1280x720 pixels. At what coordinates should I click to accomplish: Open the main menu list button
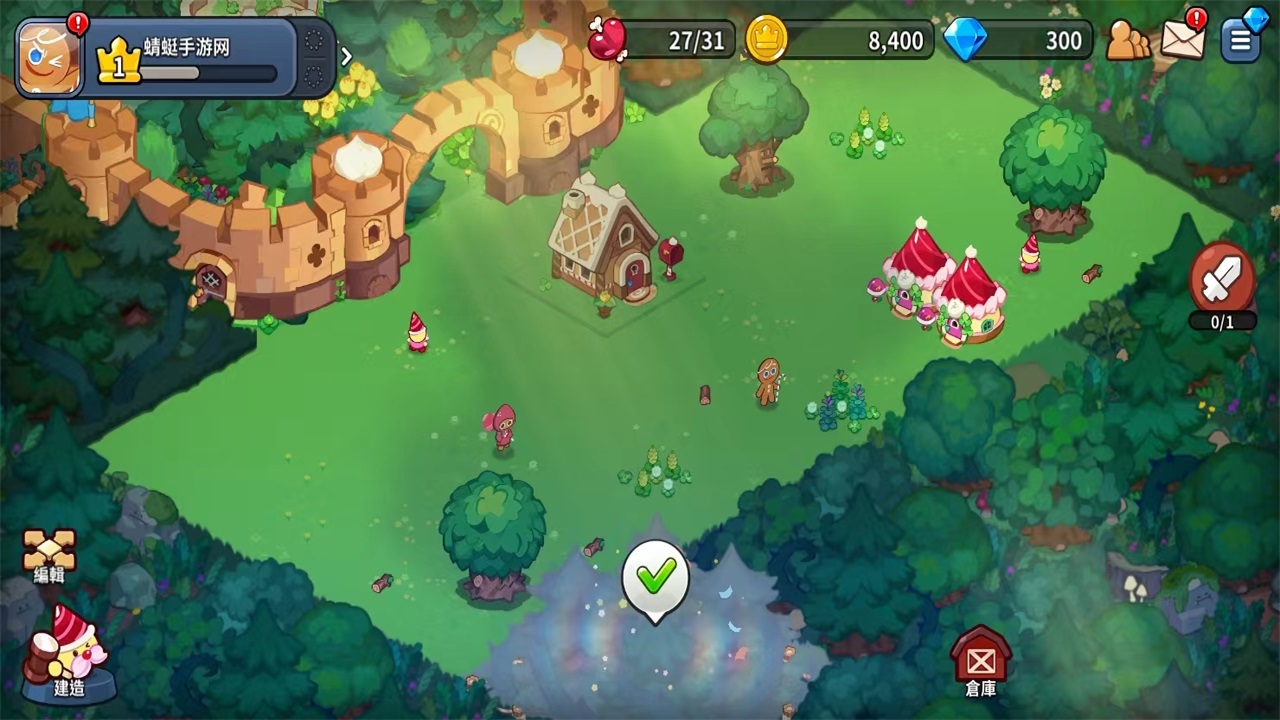pos(1241,40)
